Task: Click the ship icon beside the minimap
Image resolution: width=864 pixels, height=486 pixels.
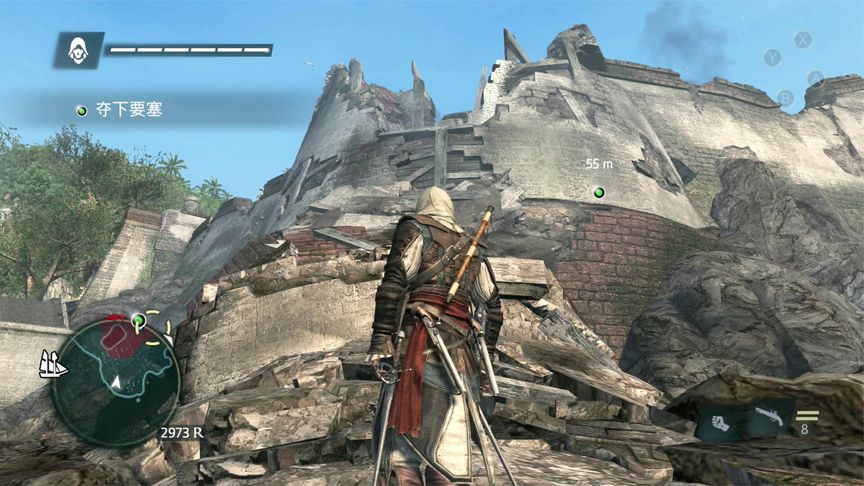Action: coord(52,366)
